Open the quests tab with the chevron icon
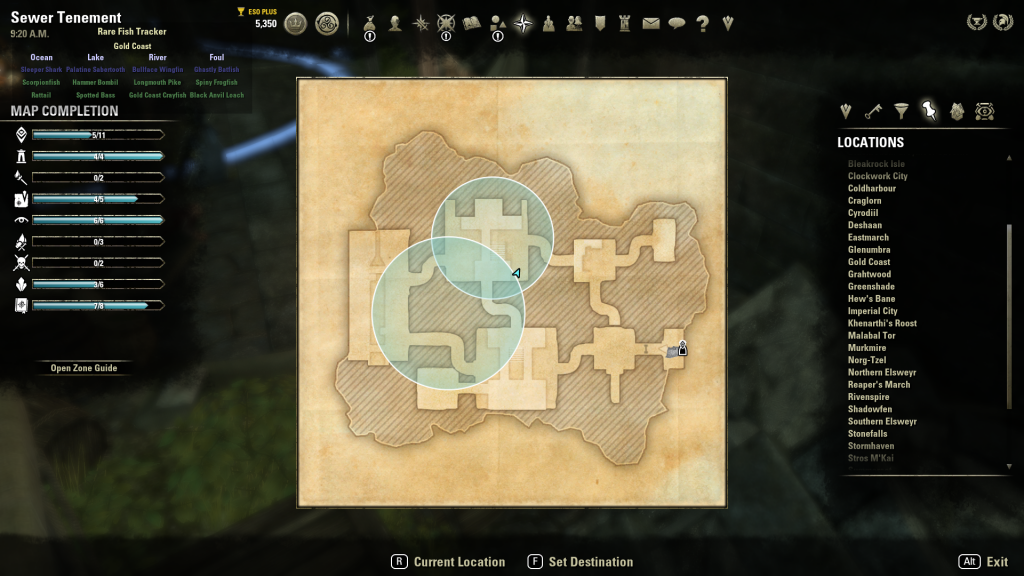 point(846,111)
